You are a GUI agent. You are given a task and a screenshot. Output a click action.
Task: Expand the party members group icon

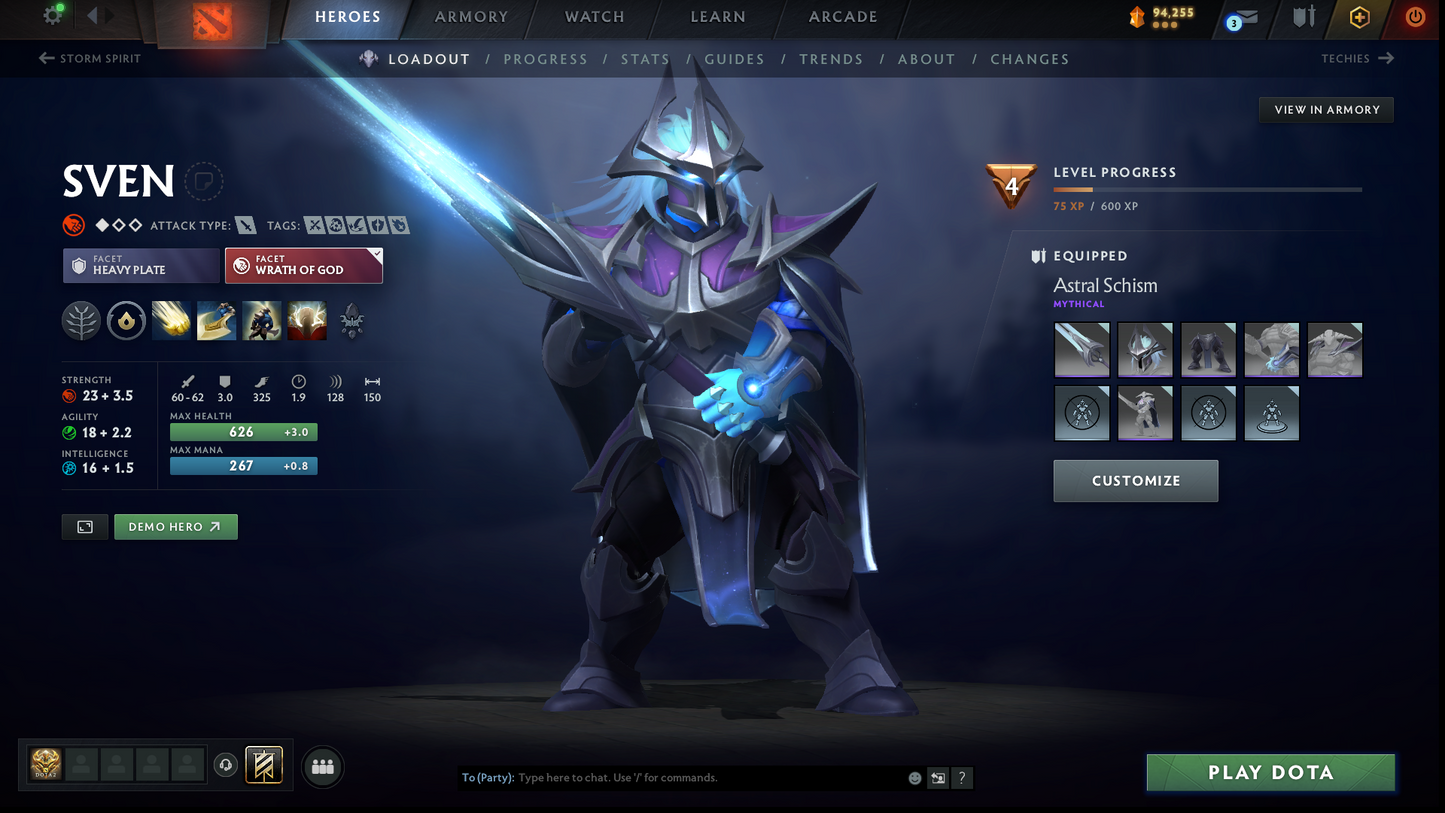[322, 765]
